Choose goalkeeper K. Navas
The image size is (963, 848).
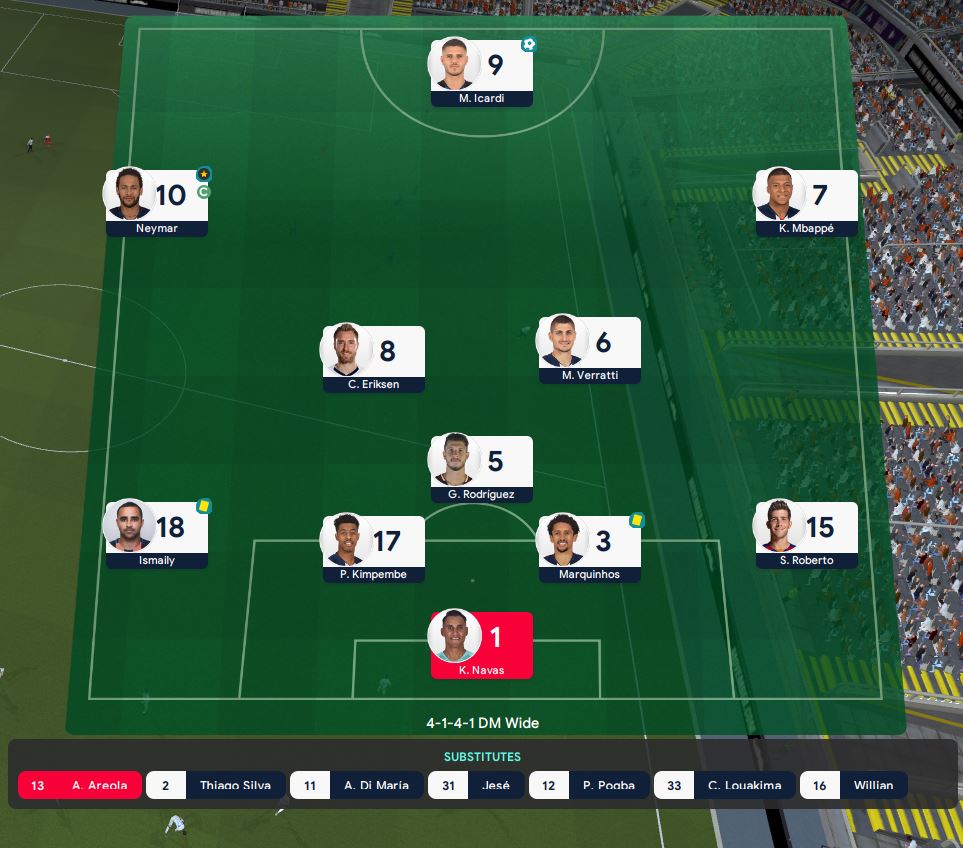coord(481,645)
